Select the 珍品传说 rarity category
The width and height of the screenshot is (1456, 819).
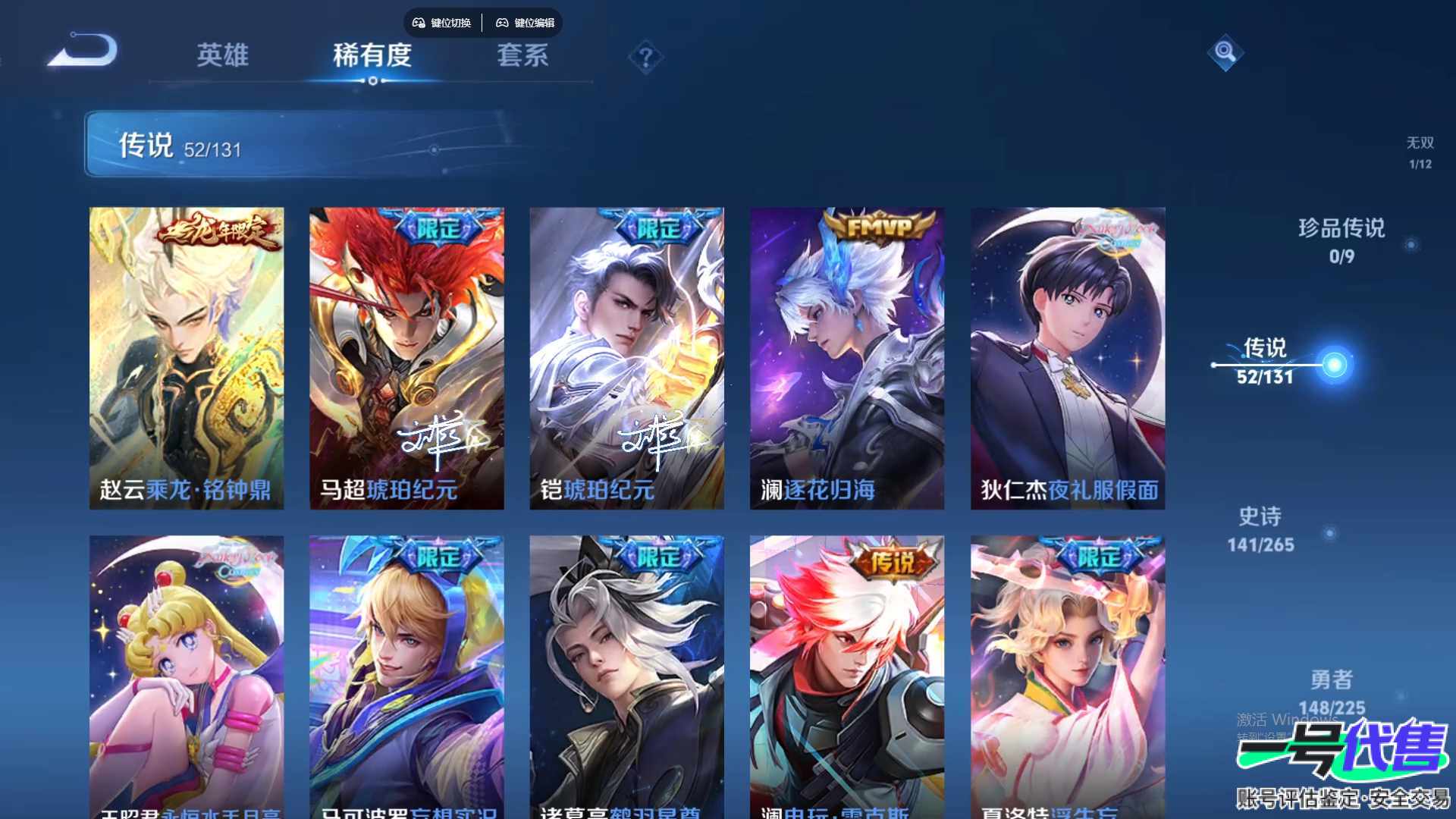pos(1341,240)
